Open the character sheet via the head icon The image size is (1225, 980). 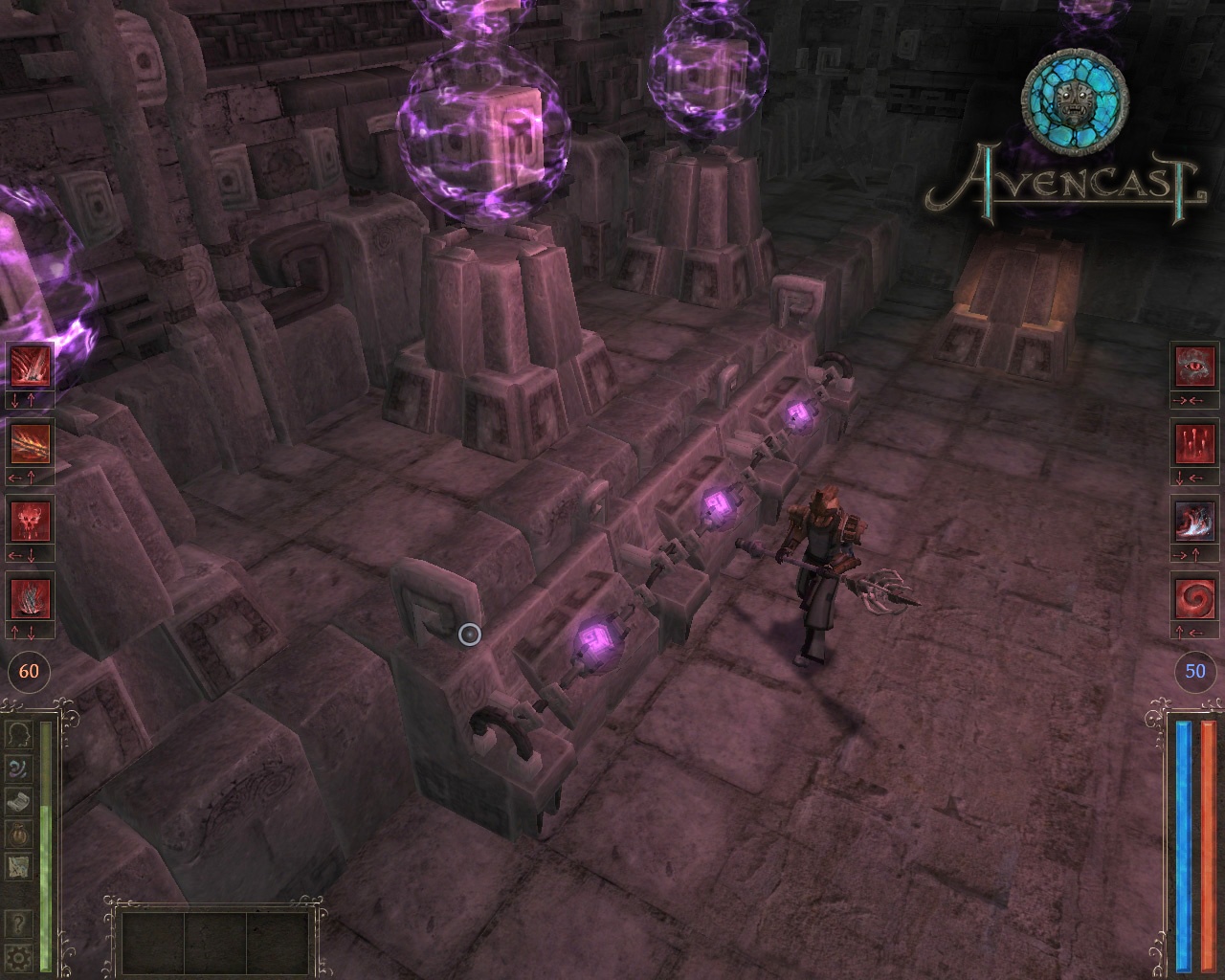[19, 735]
